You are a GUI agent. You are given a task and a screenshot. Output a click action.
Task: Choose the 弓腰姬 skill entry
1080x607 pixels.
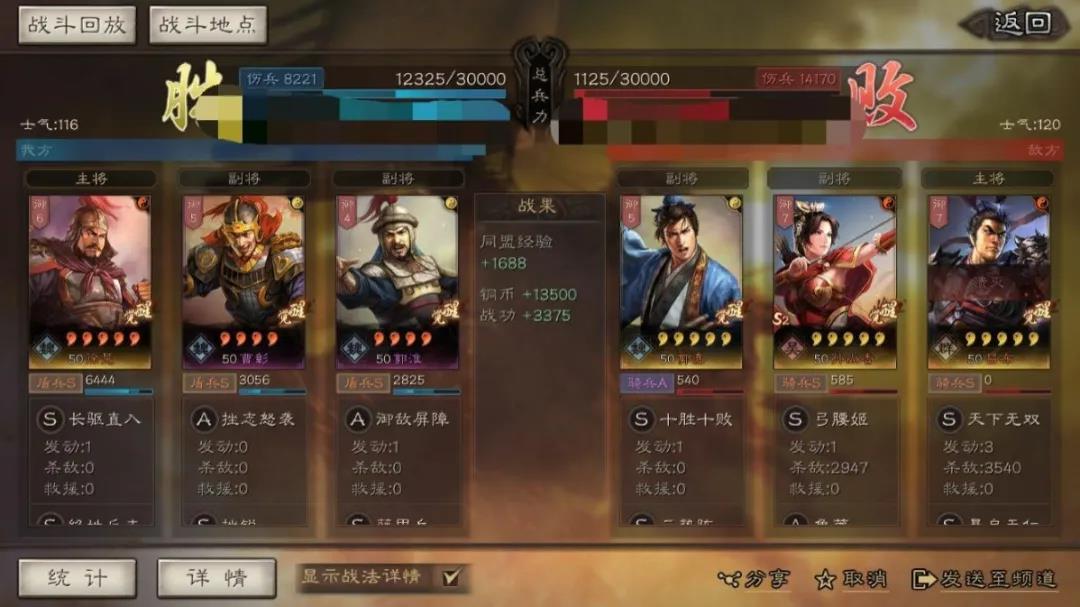click(837, 419)
